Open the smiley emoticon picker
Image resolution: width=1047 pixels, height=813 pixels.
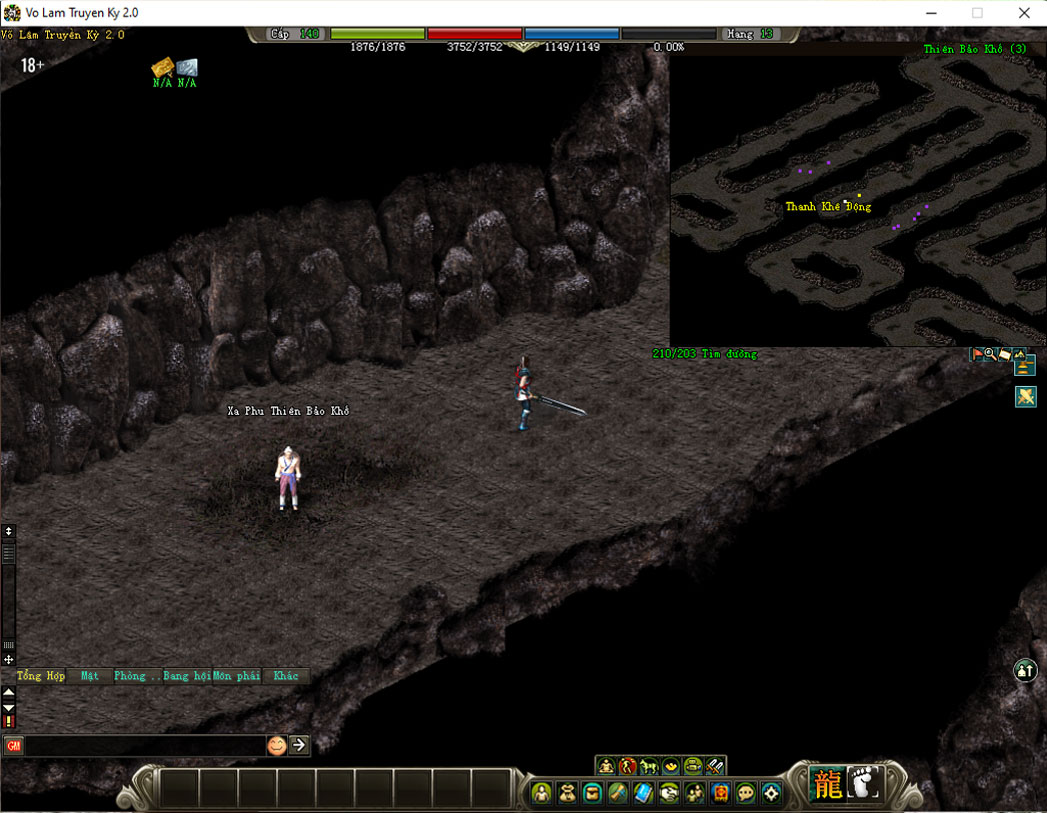click(276, 745)
